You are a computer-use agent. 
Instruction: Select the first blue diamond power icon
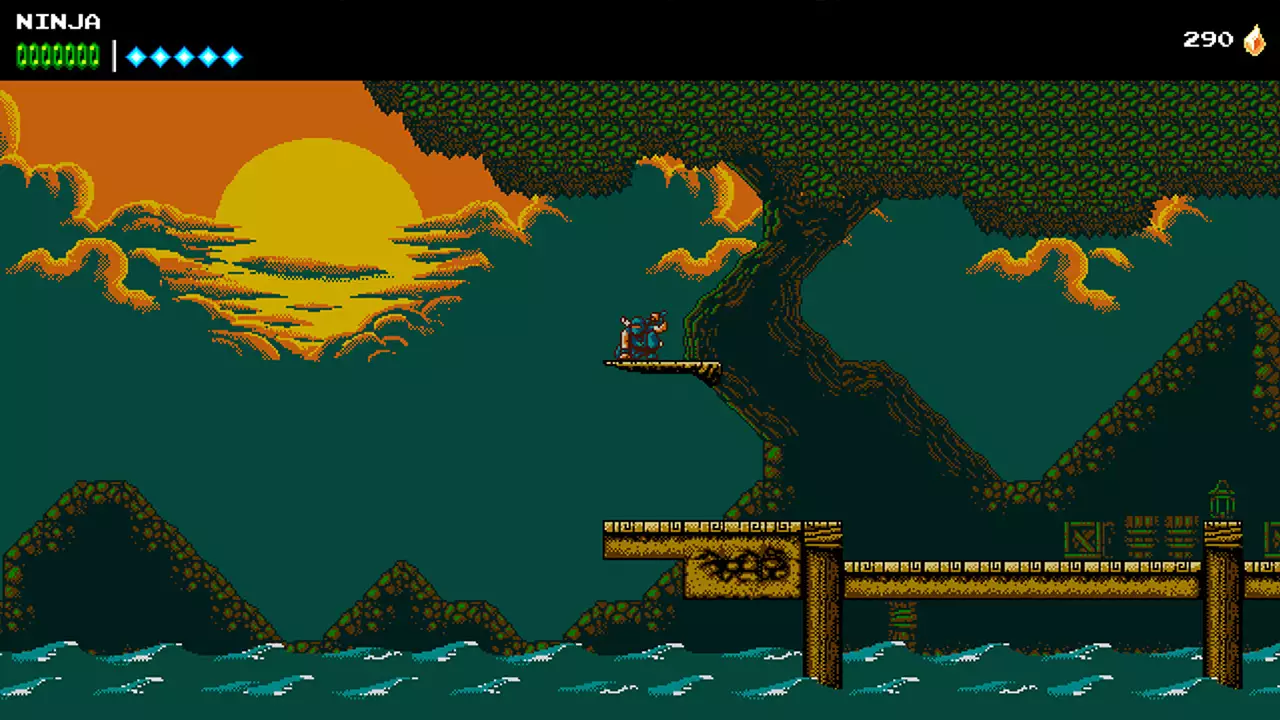pyautogui.click(x=136, y=57)
